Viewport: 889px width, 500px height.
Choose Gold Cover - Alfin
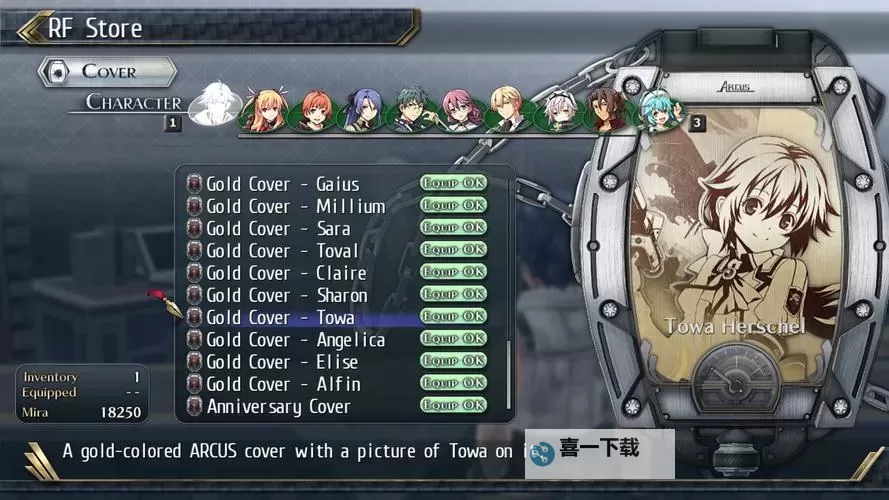tap(283, 384)
